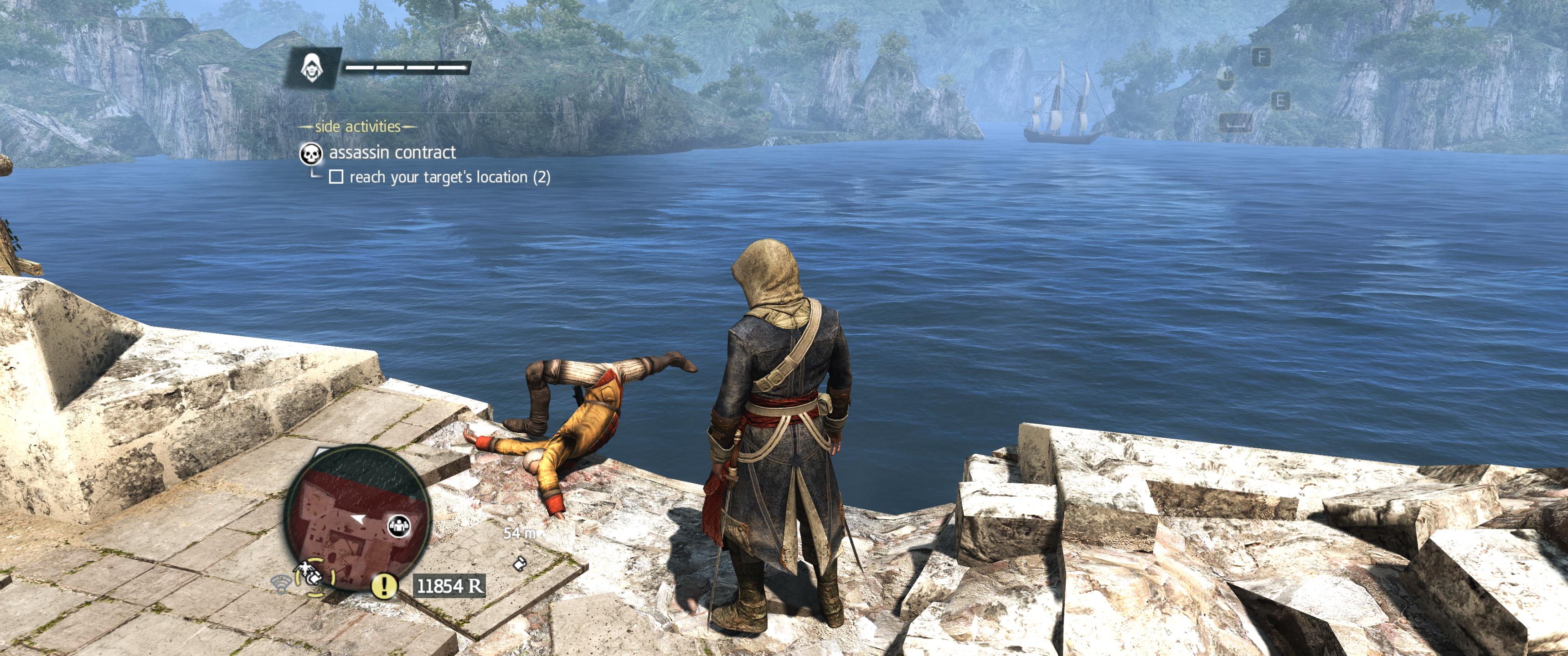Click the wireless signal status icon
This screenshot has height=656, width=1568.
point(281,584)
